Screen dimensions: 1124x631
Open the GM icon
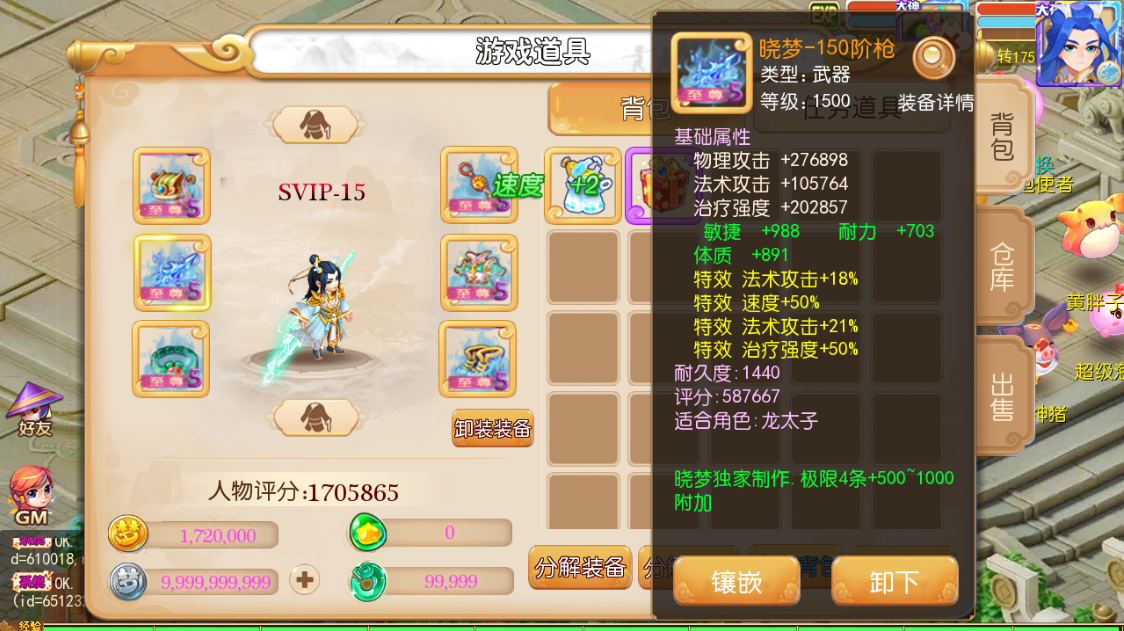(x=31, y=496)
